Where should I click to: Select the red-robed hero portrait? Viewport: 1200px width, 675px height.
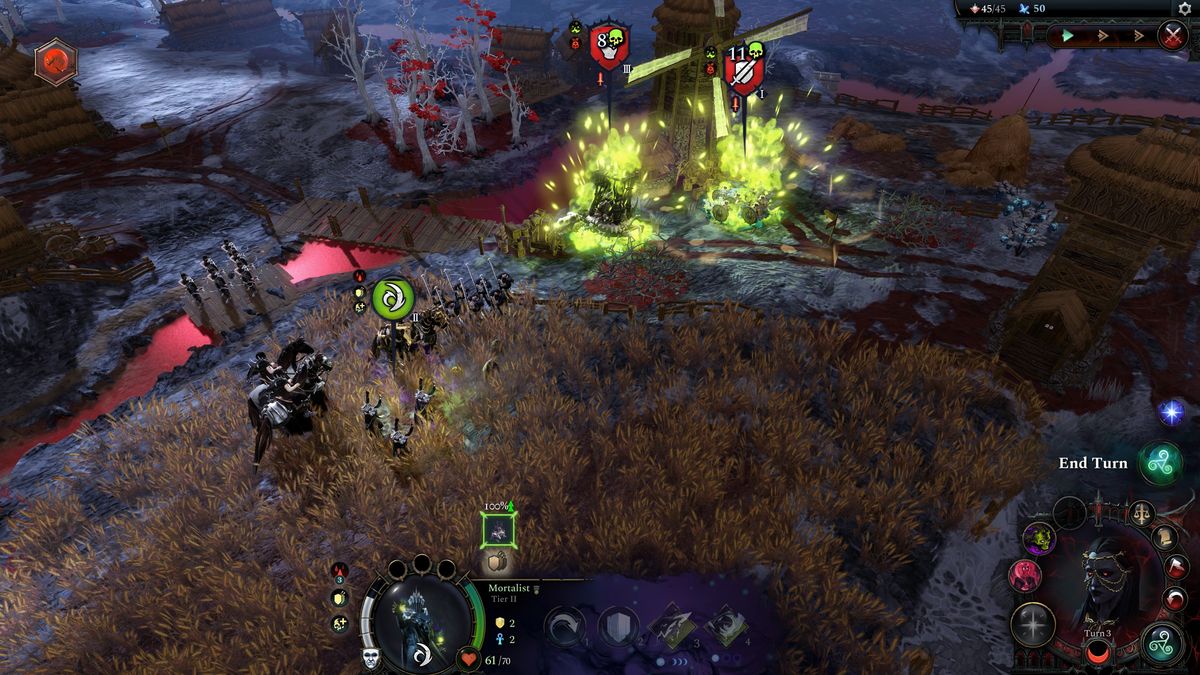click(1026, 575)
